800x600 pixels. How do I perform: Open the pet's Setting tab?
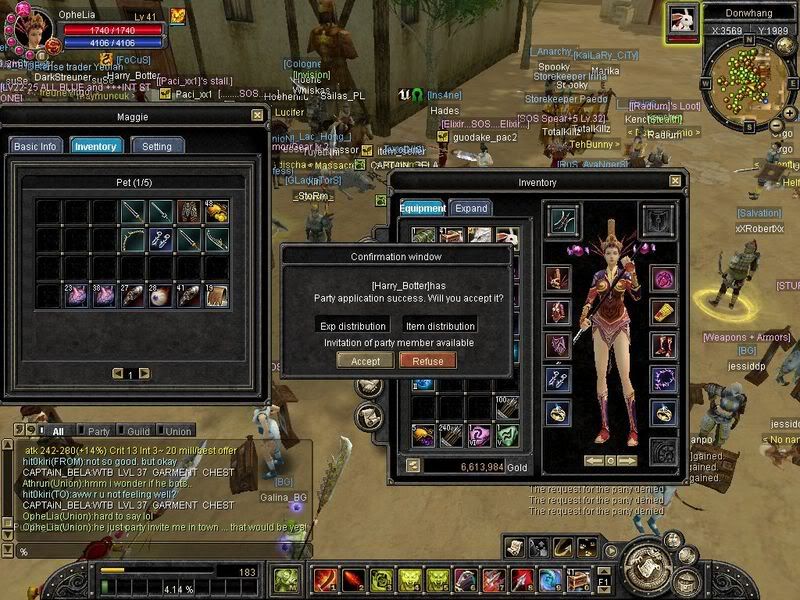click(x=156, y=146)
